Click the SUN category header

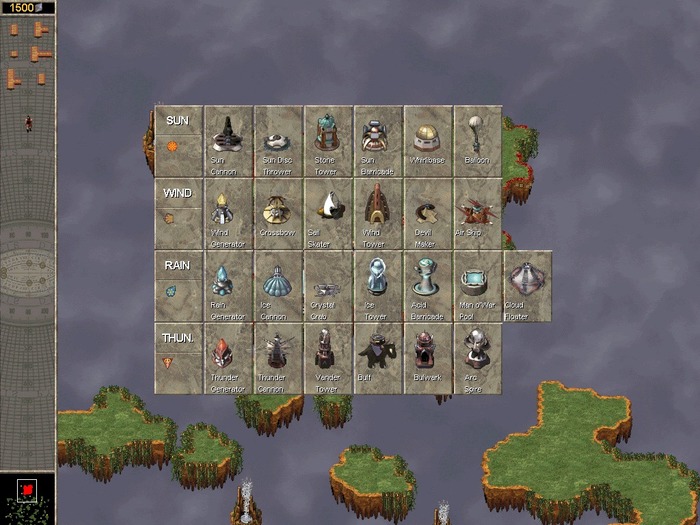(178, 121)
